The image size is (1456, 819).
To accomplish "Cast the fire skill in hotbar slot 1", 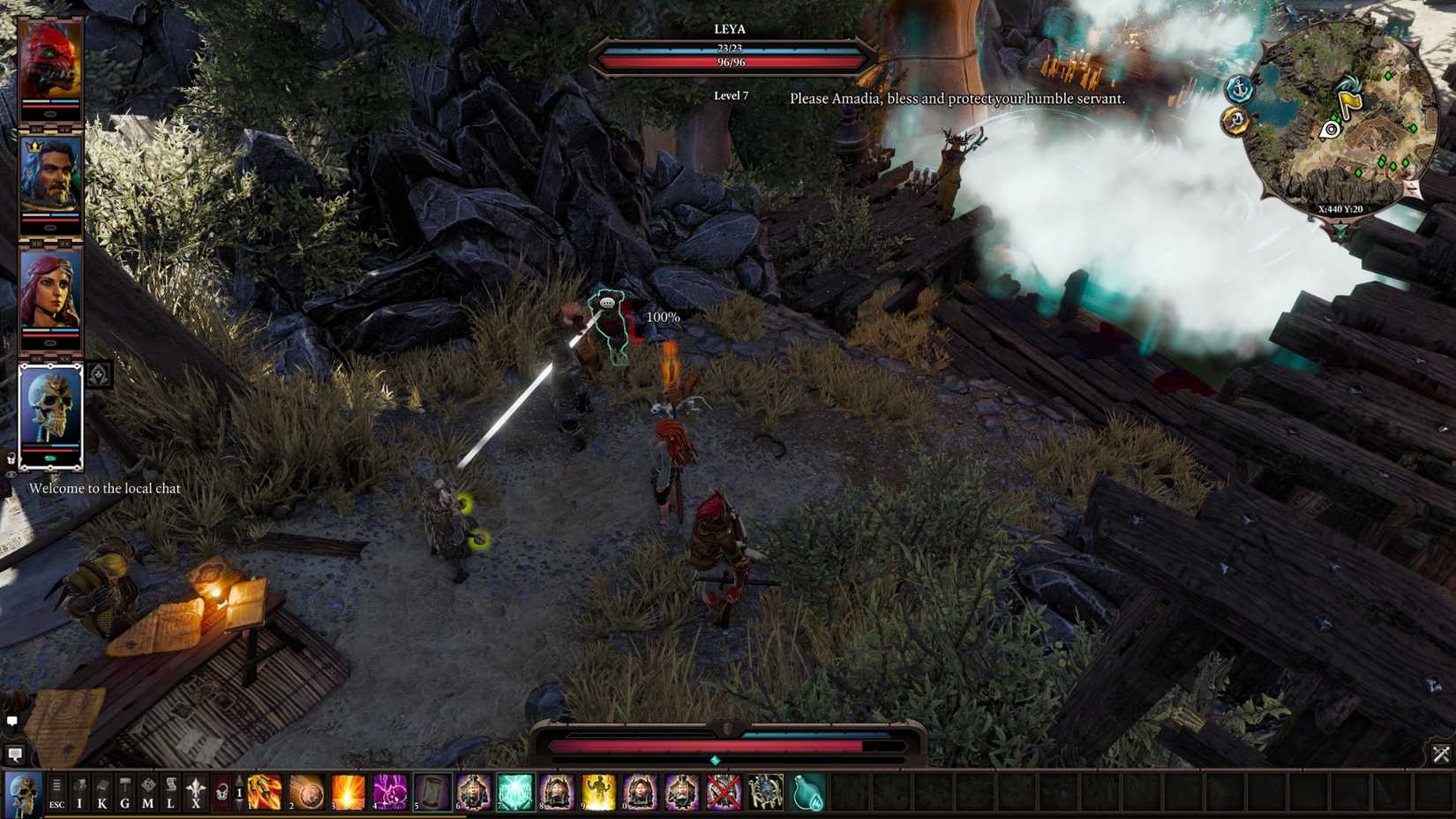I will point(264,793).
